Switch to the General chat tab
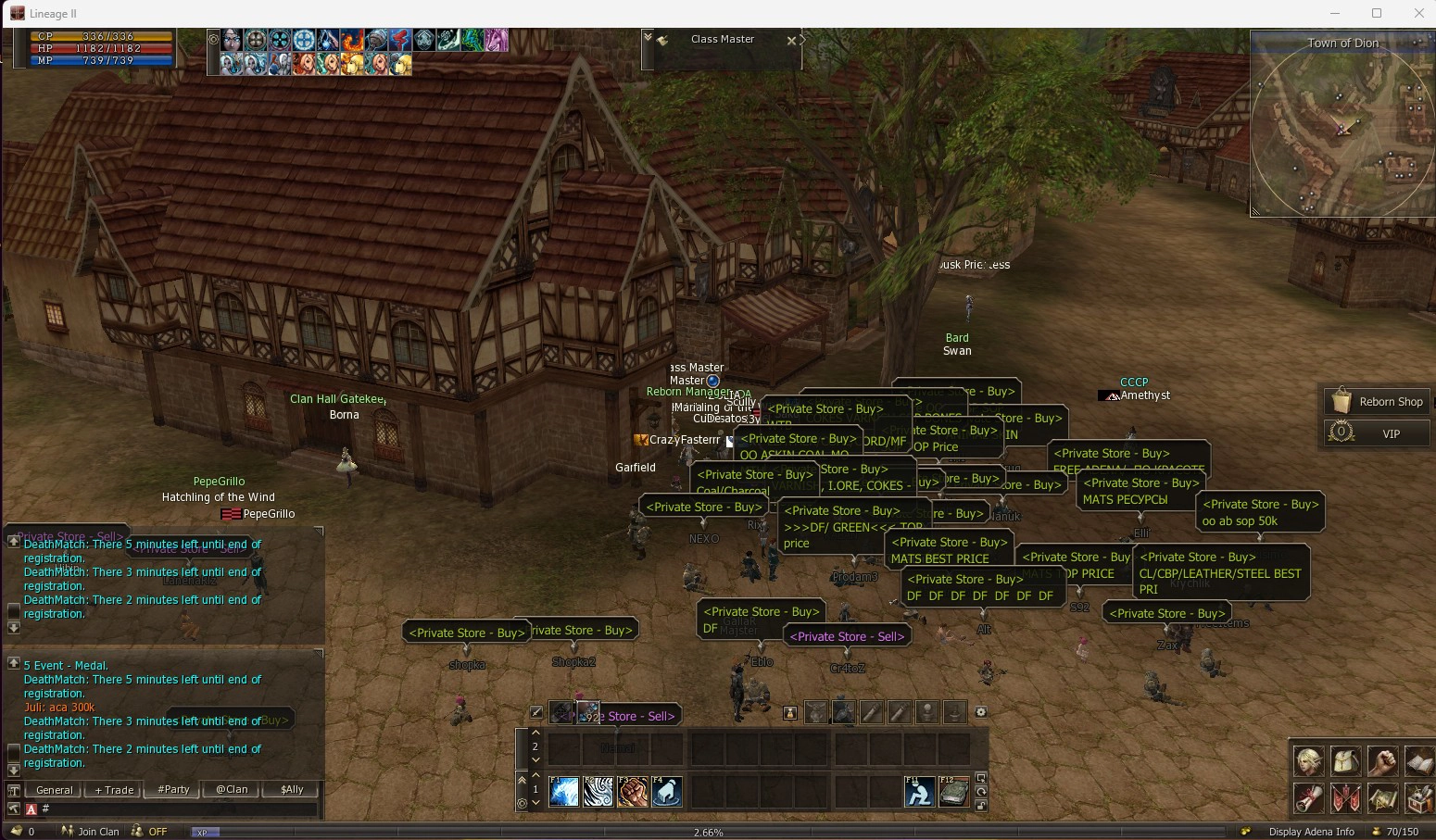Viewport: 1436px width, 840px height. click(54, 790)
